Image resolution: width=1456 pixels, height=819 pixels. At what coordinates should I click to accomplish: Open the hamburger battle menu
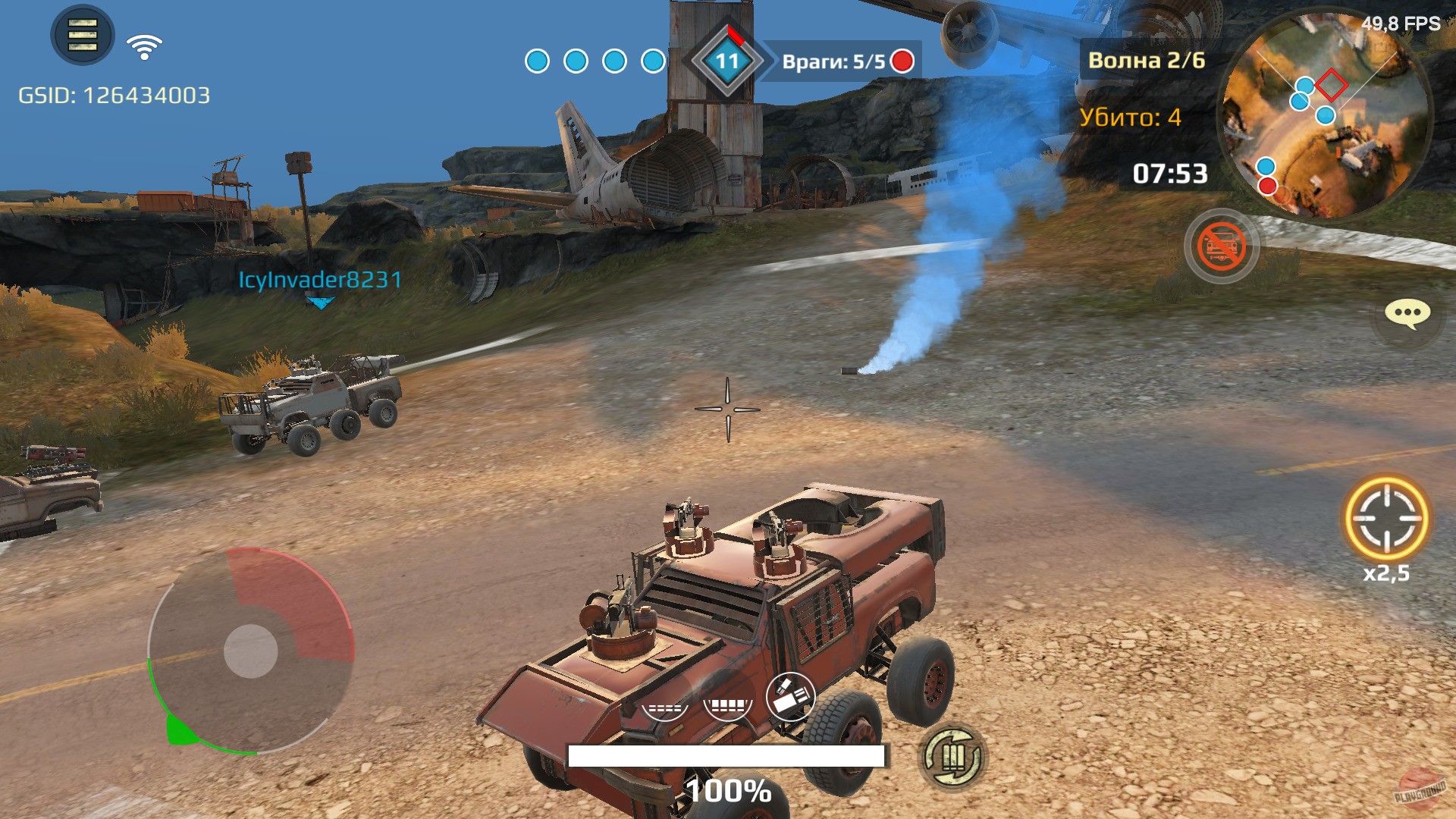[x=81, y=35]
